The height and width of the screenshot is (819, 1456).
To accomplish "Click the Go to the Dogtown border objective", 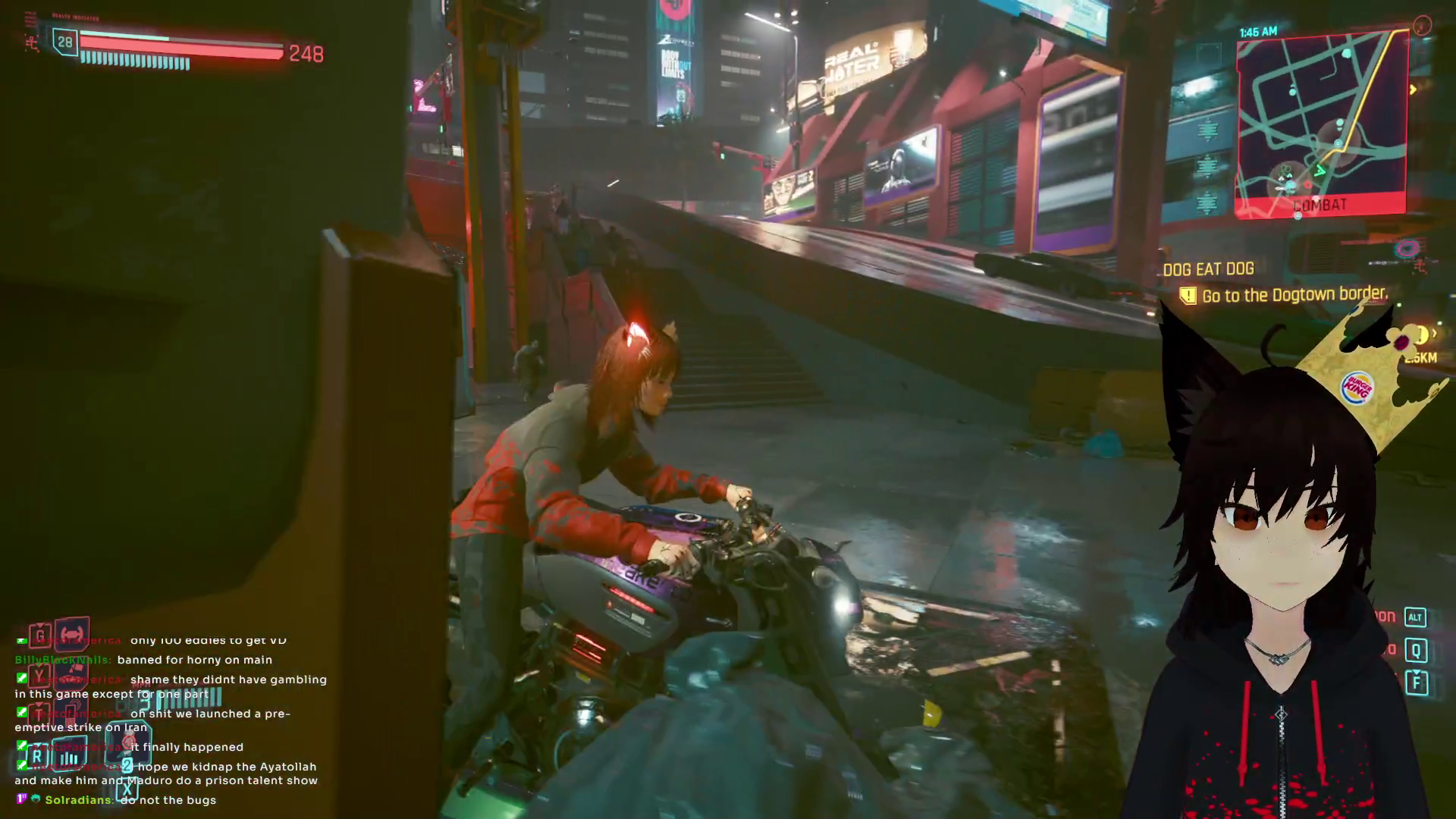I will (1294, 295).
